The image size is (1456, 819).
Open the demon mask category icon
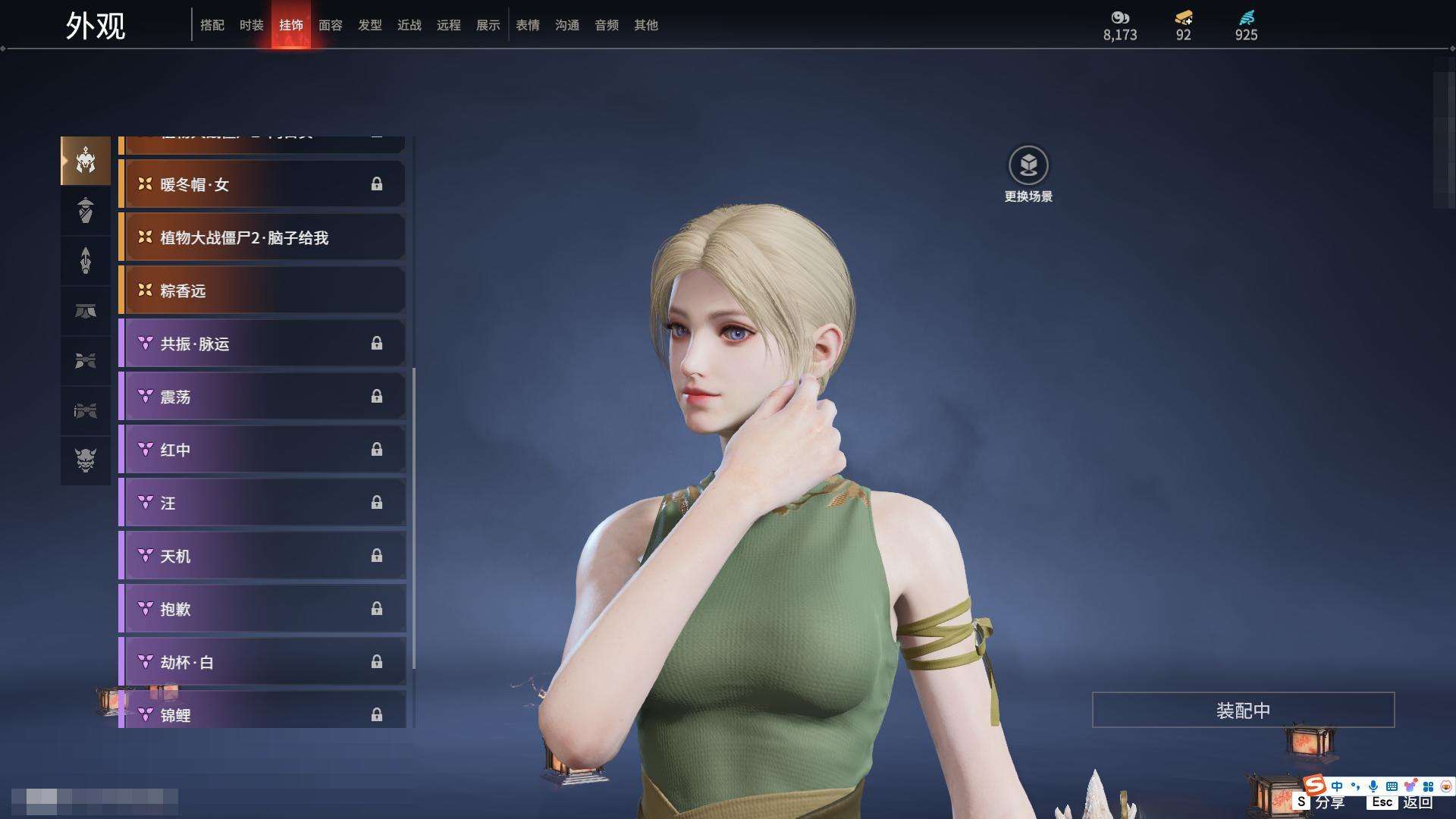point(86,460)
